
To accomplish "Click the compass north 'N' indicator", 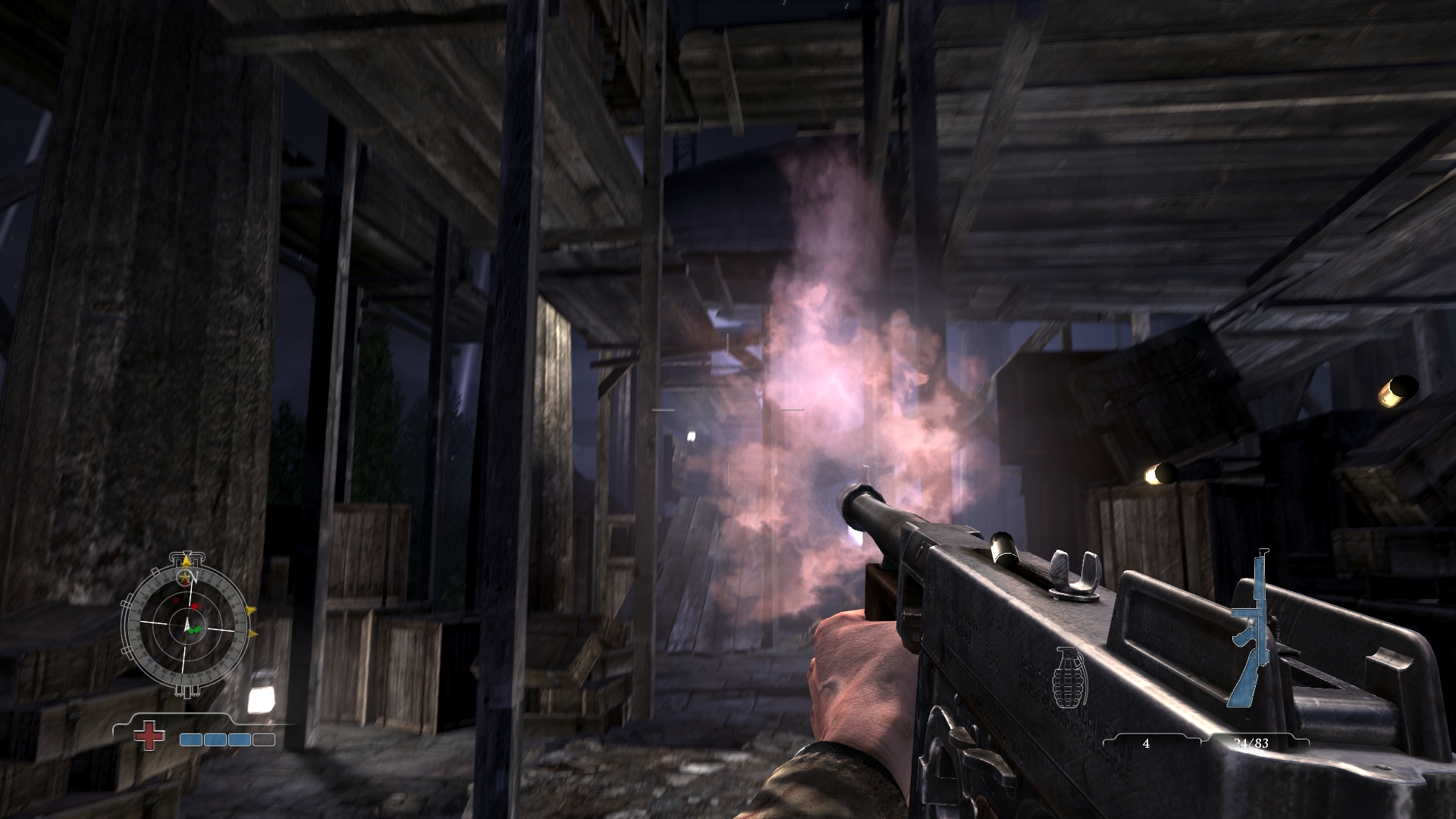I will [x=195, y=576].
